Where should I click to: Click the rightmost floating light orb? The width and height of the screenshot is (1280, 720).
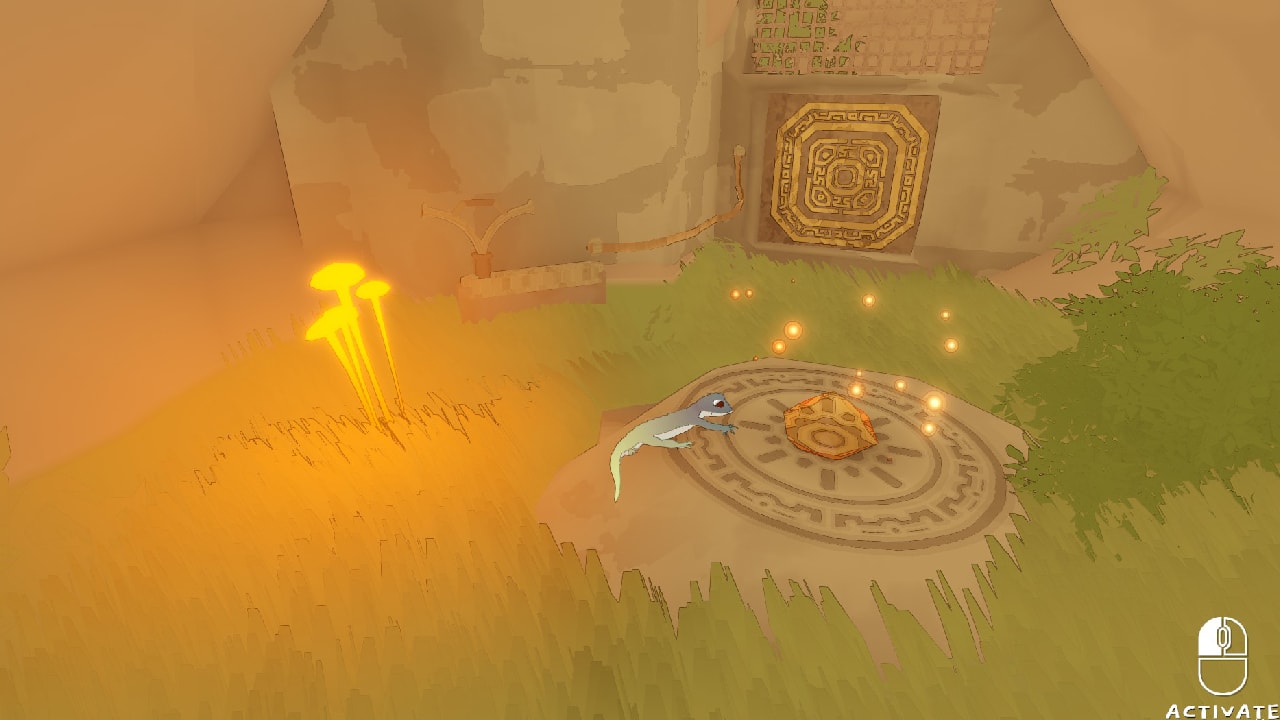point(951,345)
